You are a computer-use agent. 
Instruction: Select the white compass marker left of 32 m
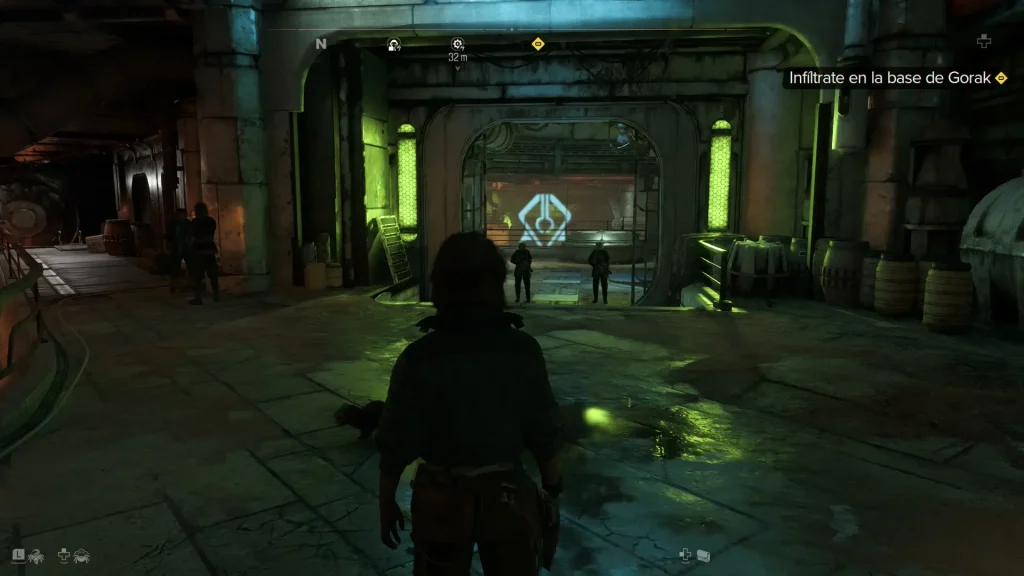pyautogui.click(x=394, y=44)
